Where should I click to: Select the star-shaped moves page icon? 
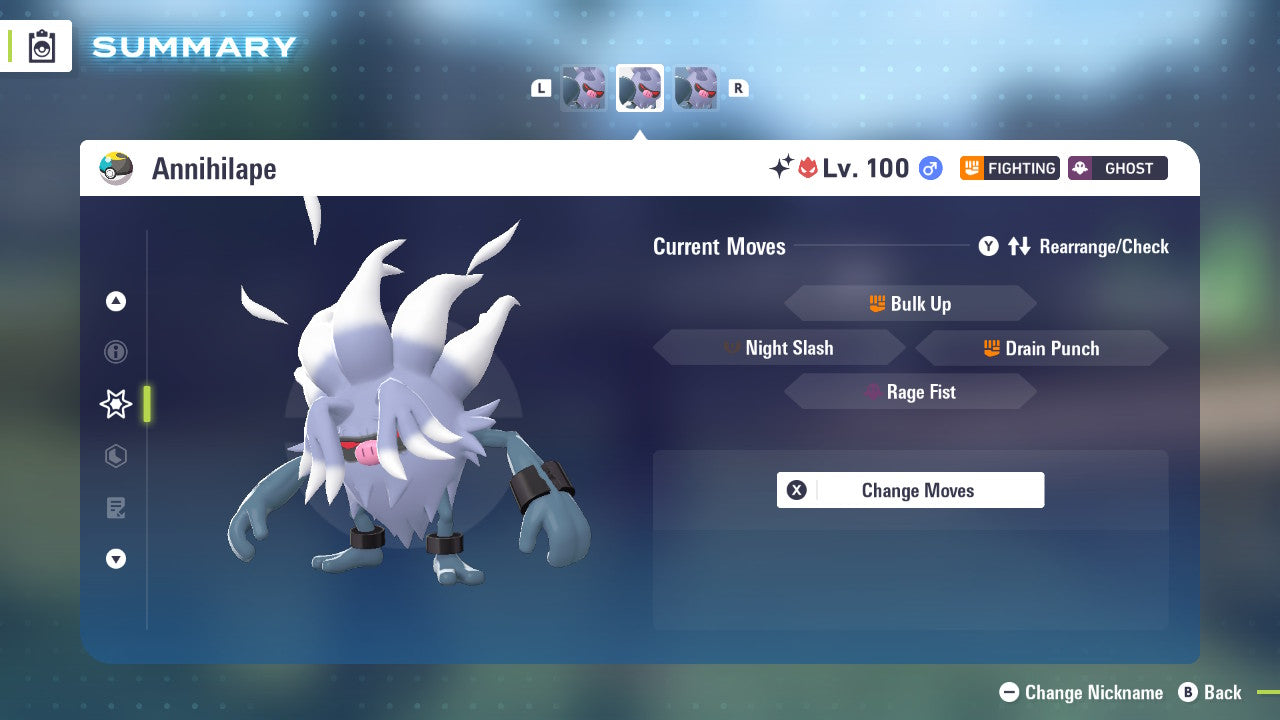[116, 404]
